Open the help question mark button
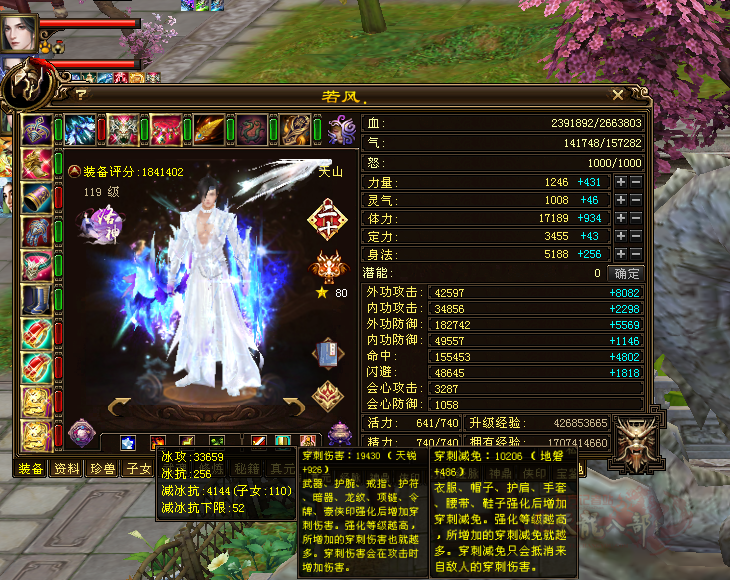The height and width of the screenshot is (580, 730). click(80, 95)
